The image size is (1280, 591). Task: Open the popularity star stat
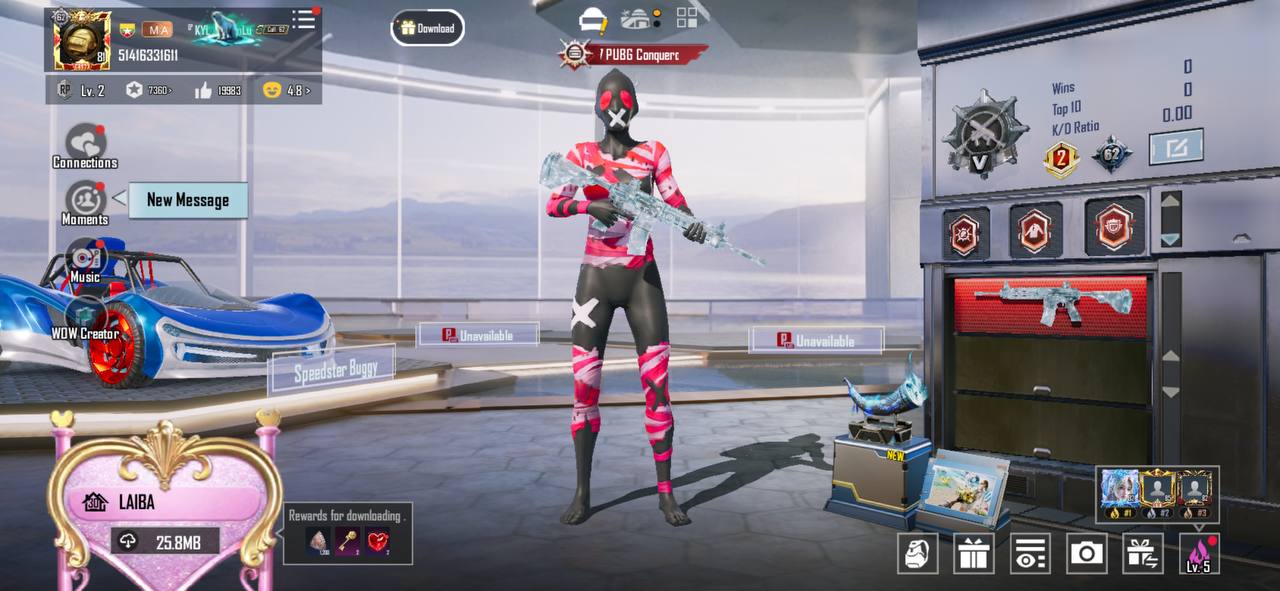[x=148, y=91]
